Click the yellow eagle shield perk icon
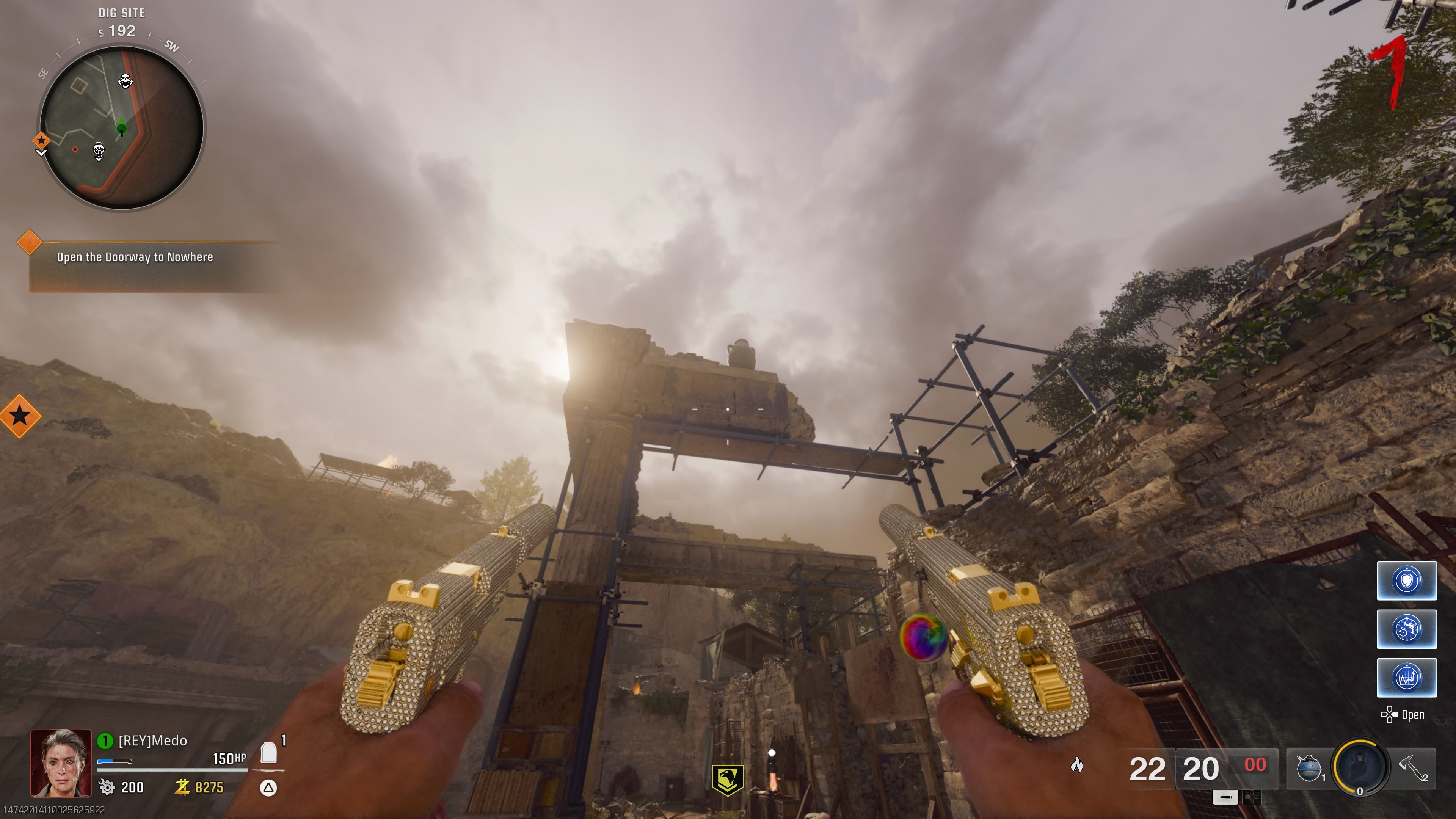The height and width of the screenshot is (819, 1456). pyautogui.click(x=728, y=780)
